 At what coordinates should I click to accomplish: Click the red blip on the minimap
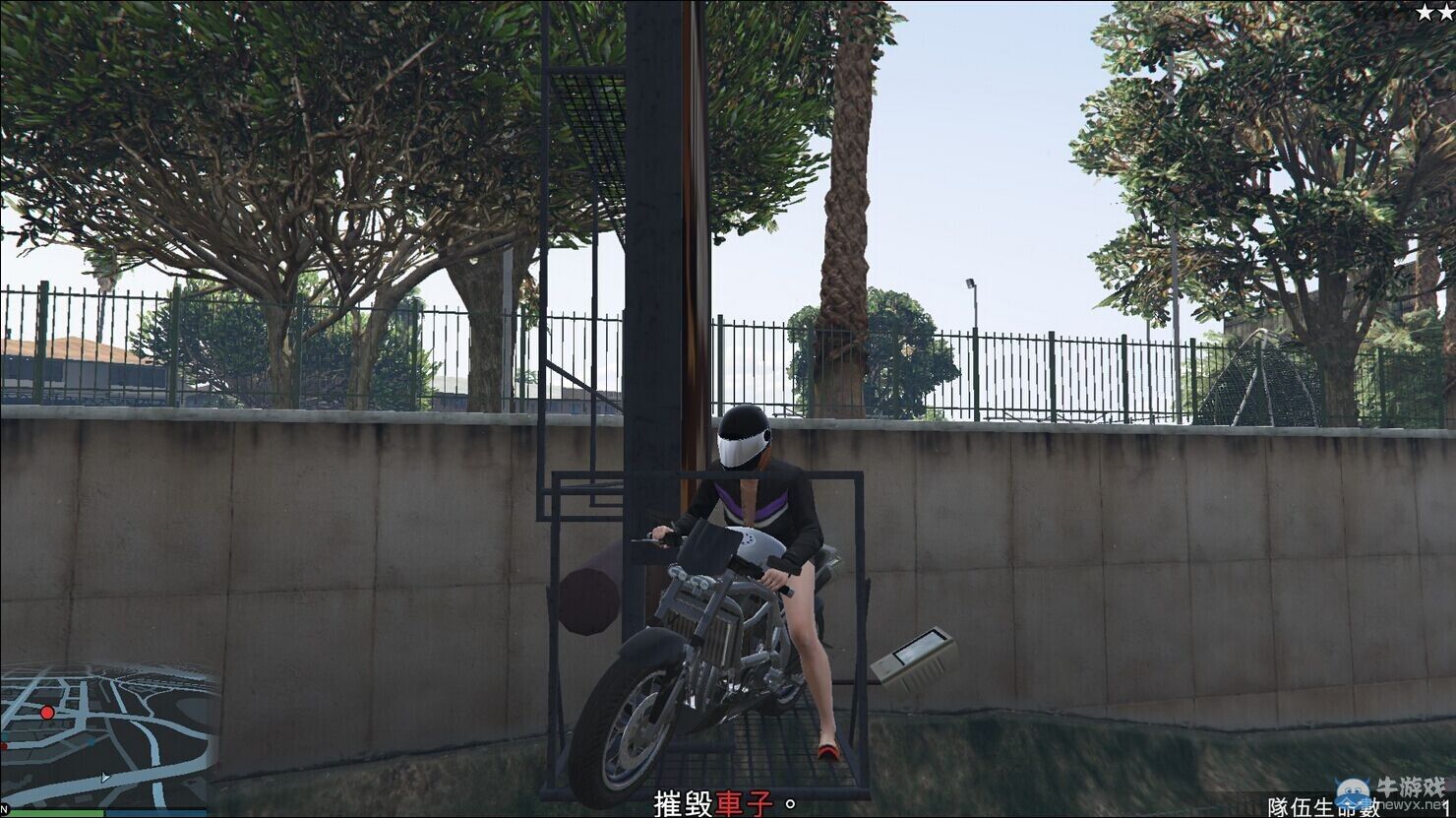coord(47,713)
